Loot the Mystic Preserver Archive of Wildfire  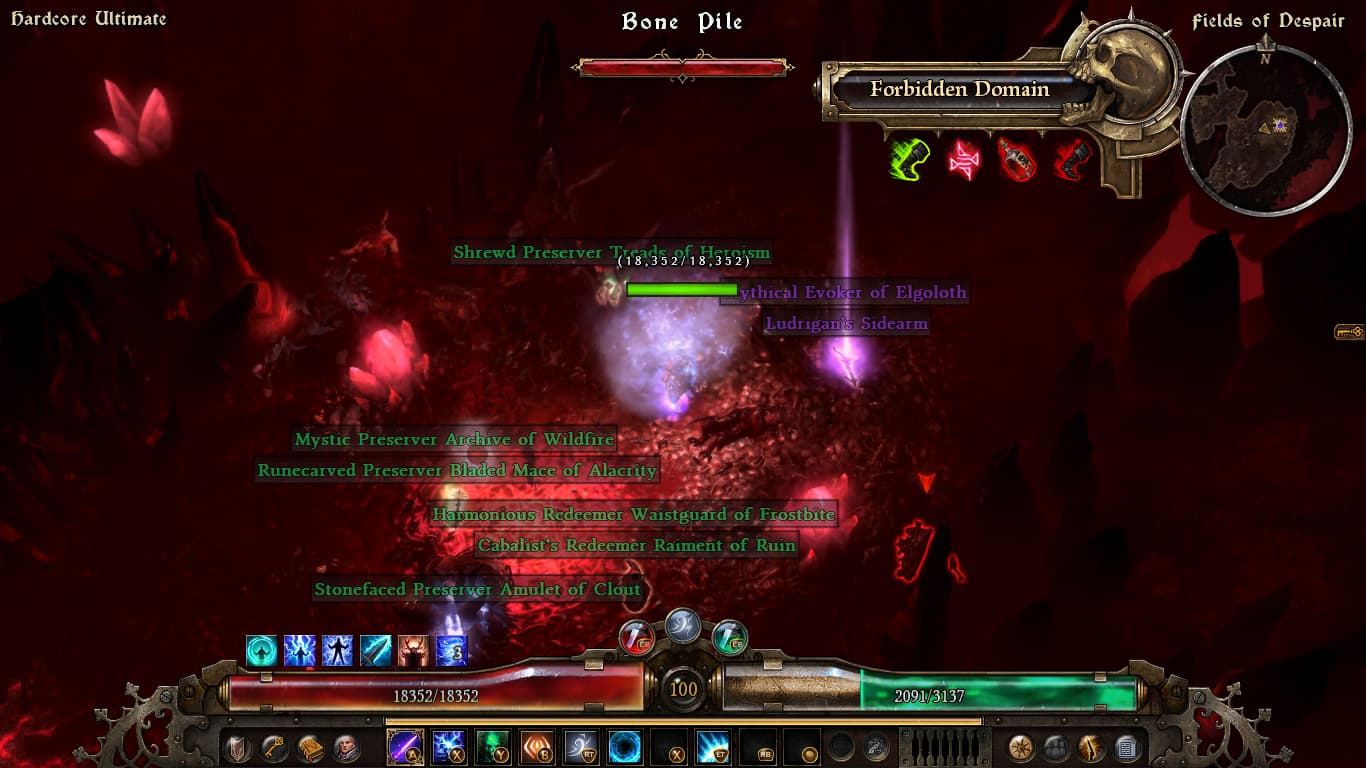click(454, 440)
